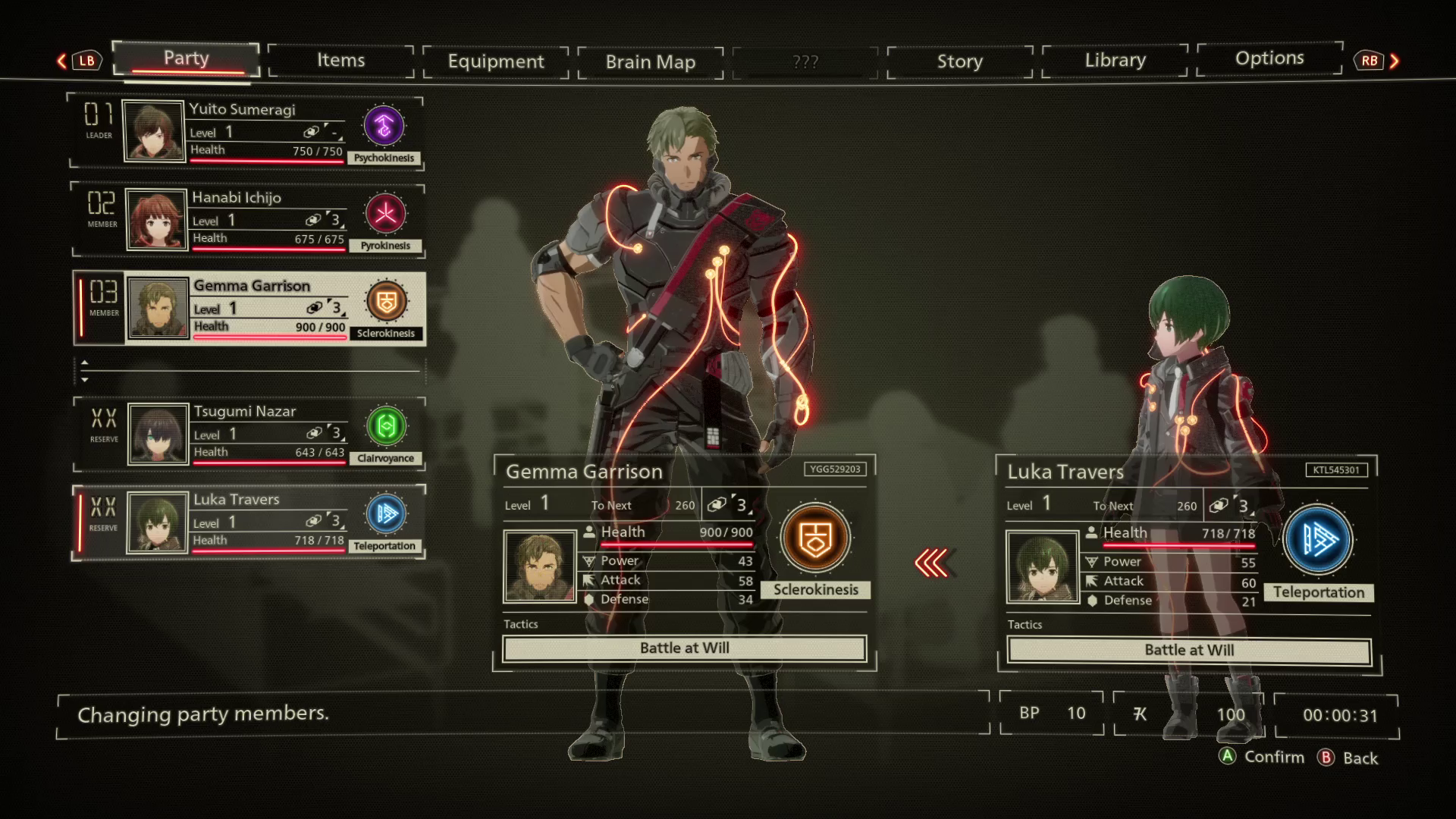Switch to the Items tab
The image size is (1456, 819).
[x=340, y=61]
